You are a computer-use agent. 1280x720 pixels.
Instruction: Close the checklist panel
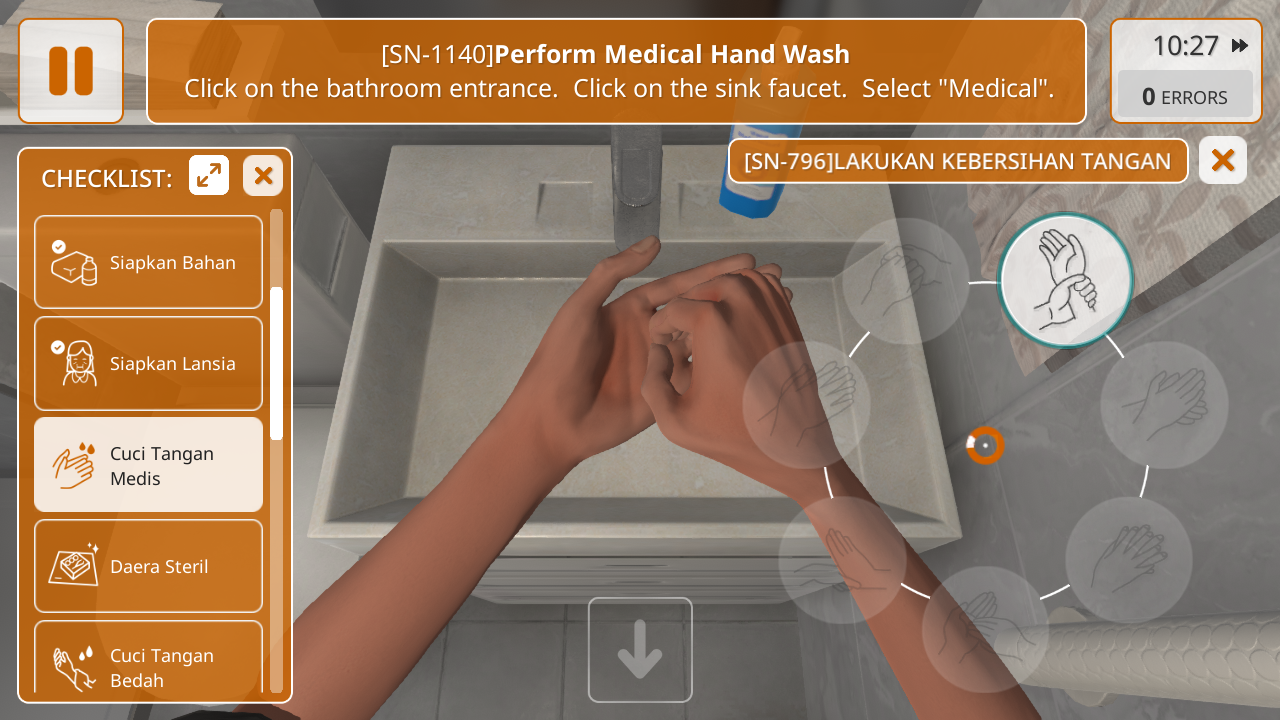(263, 176)
